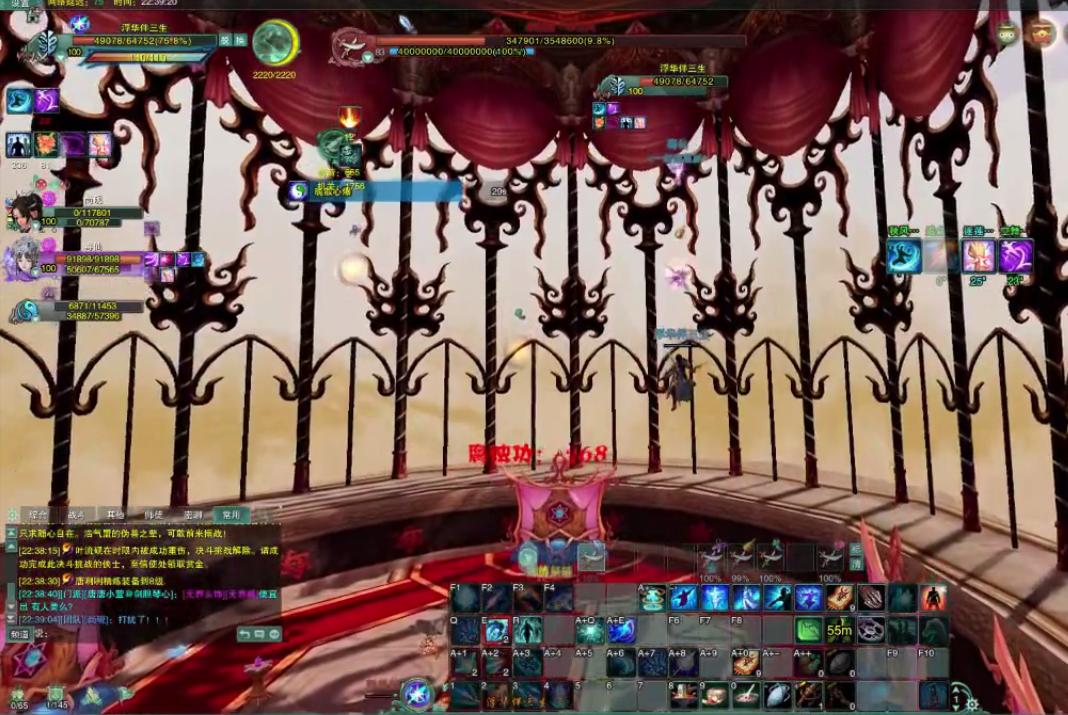Open the 密聊 whisper tab
This screenshot has height=715, width=1068.
click(x=193, y=514)
